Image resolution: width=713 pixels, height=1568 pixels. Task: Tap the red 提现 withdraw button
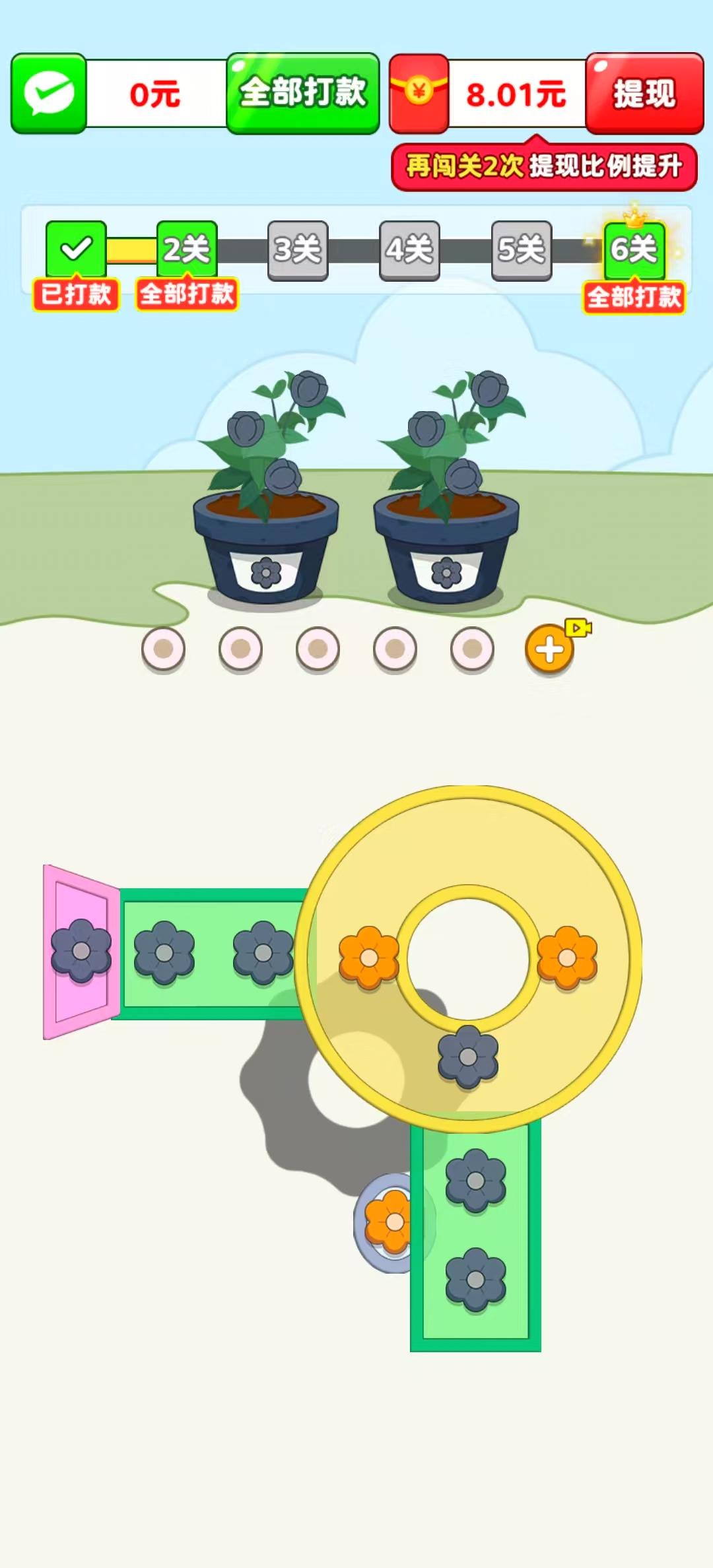(x=644, y=93)
